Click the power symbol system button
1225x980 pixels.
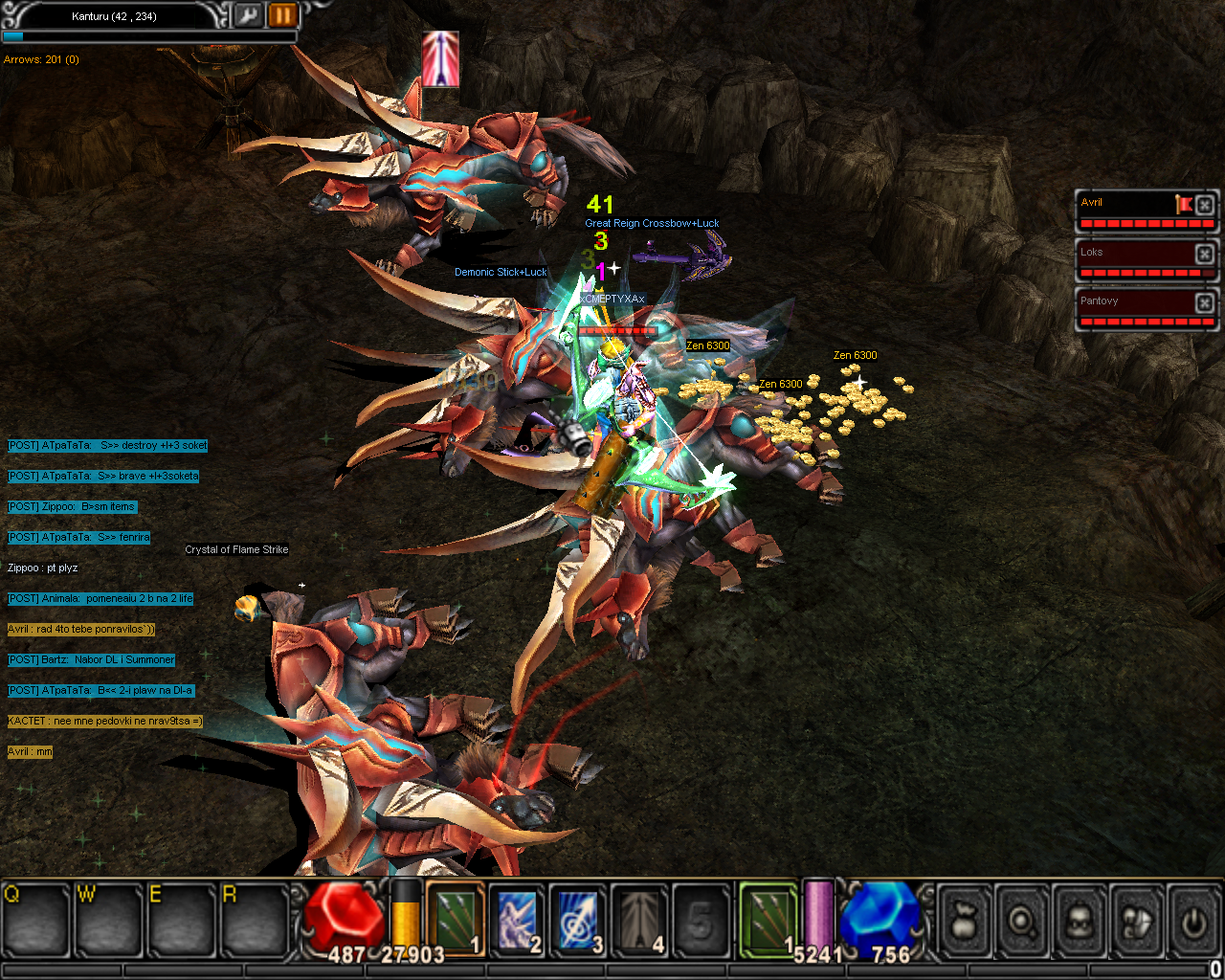click(1193, 921)
